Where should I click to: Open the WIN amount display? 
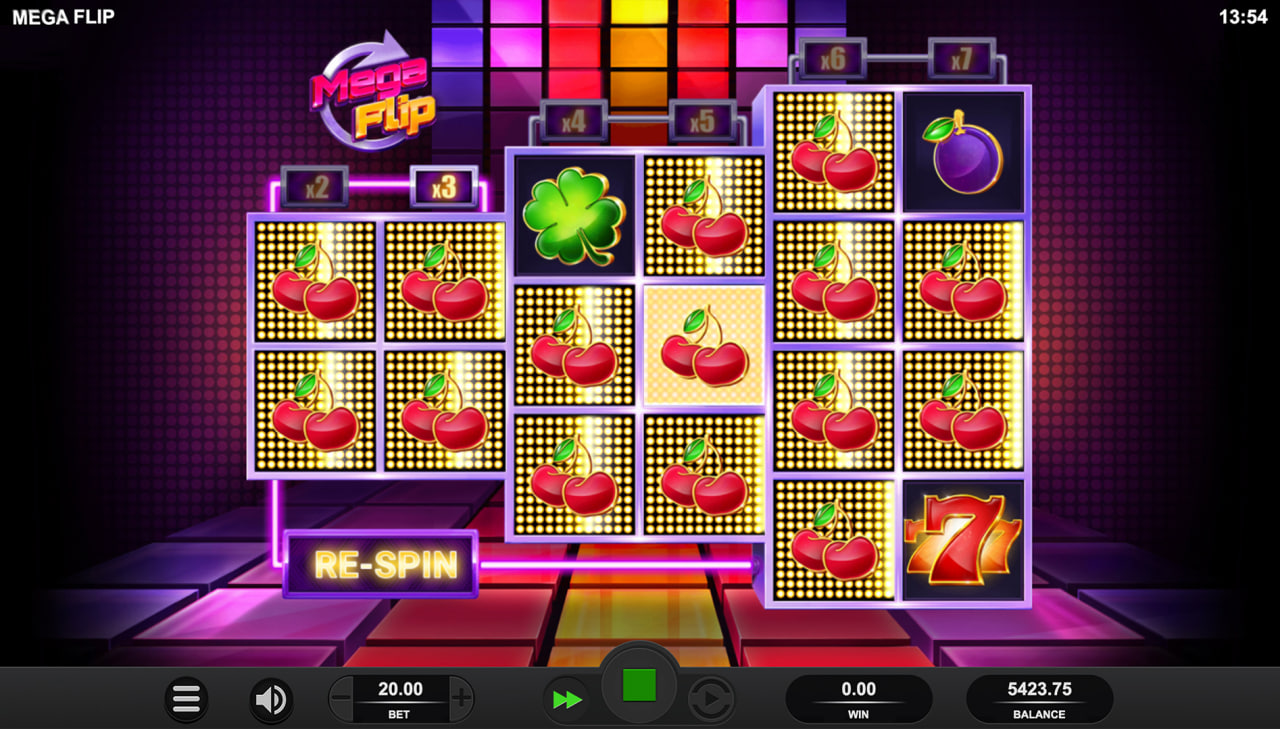pyautogui.click(x=860, y=697)
